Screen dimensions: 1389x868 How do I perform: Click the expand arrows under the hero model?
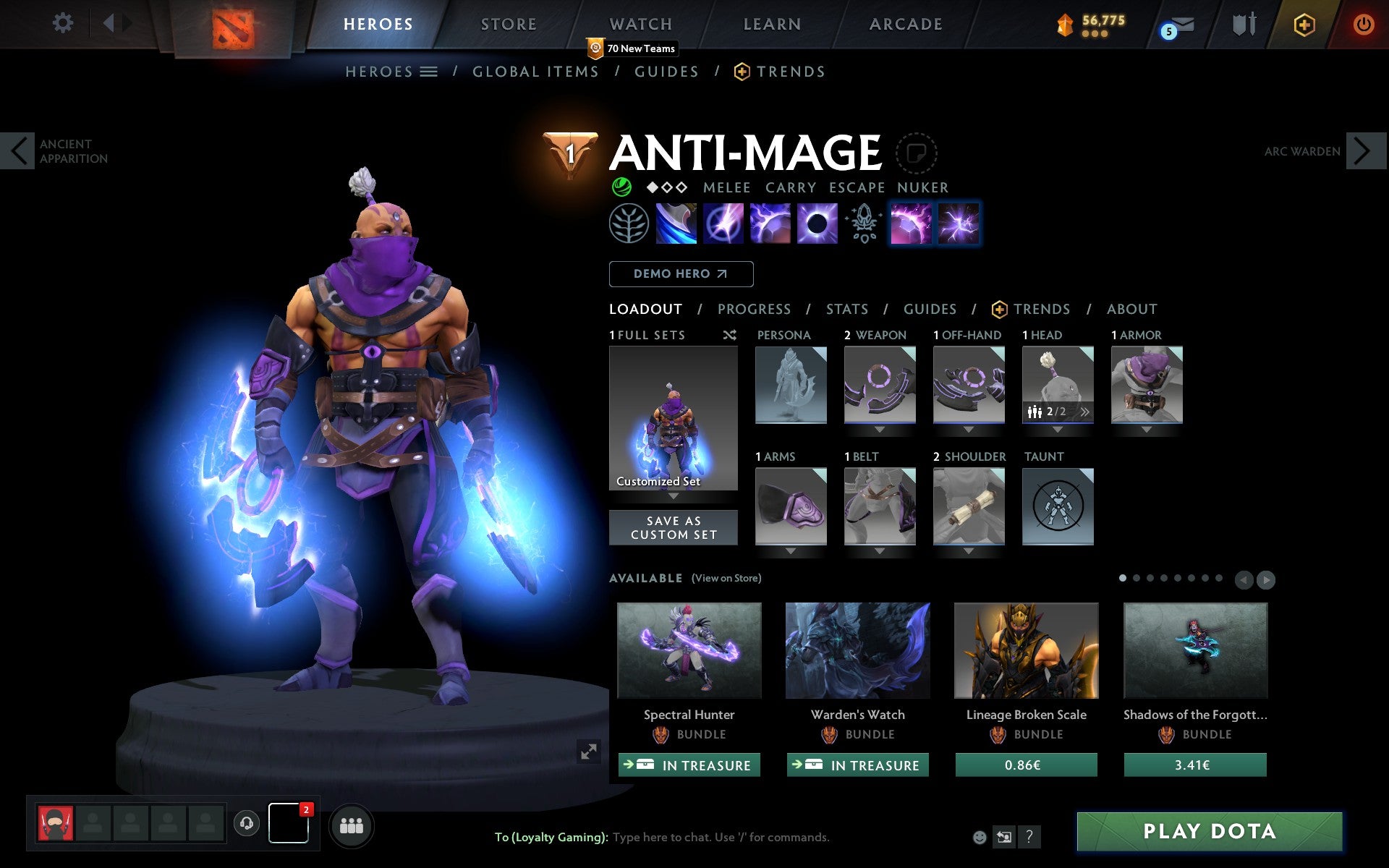tap(589, 752)
